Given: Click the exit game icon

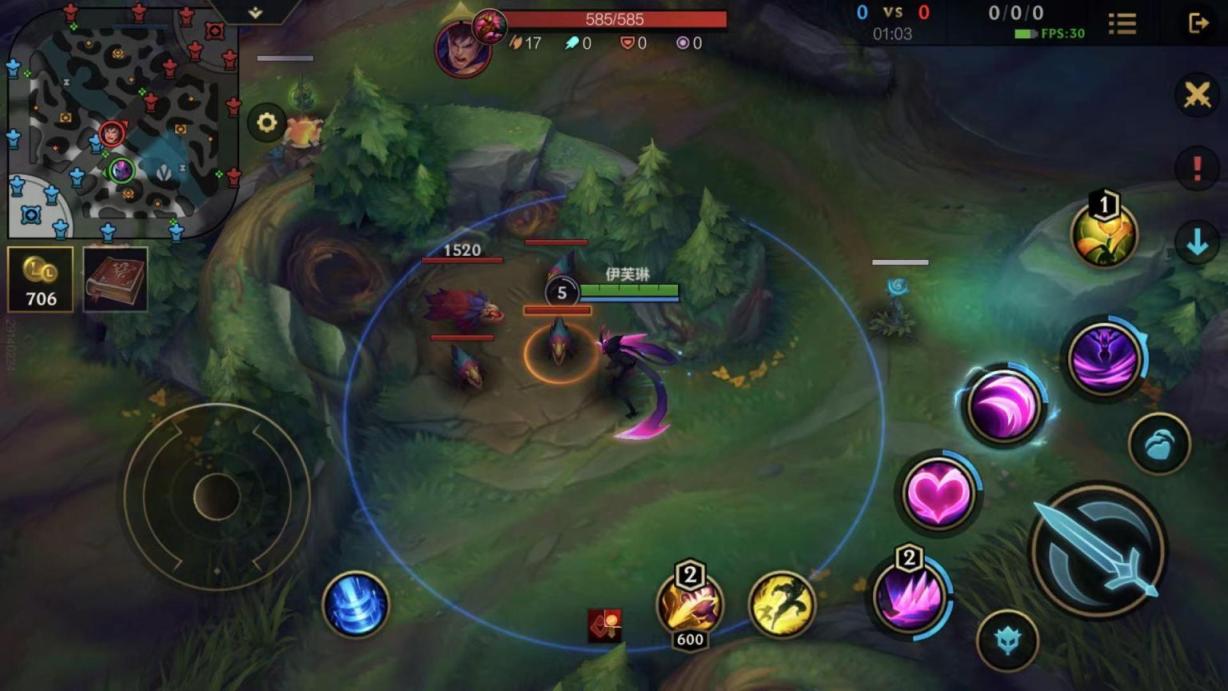Looking at the screenshot, I should [x=1198, y=23].
